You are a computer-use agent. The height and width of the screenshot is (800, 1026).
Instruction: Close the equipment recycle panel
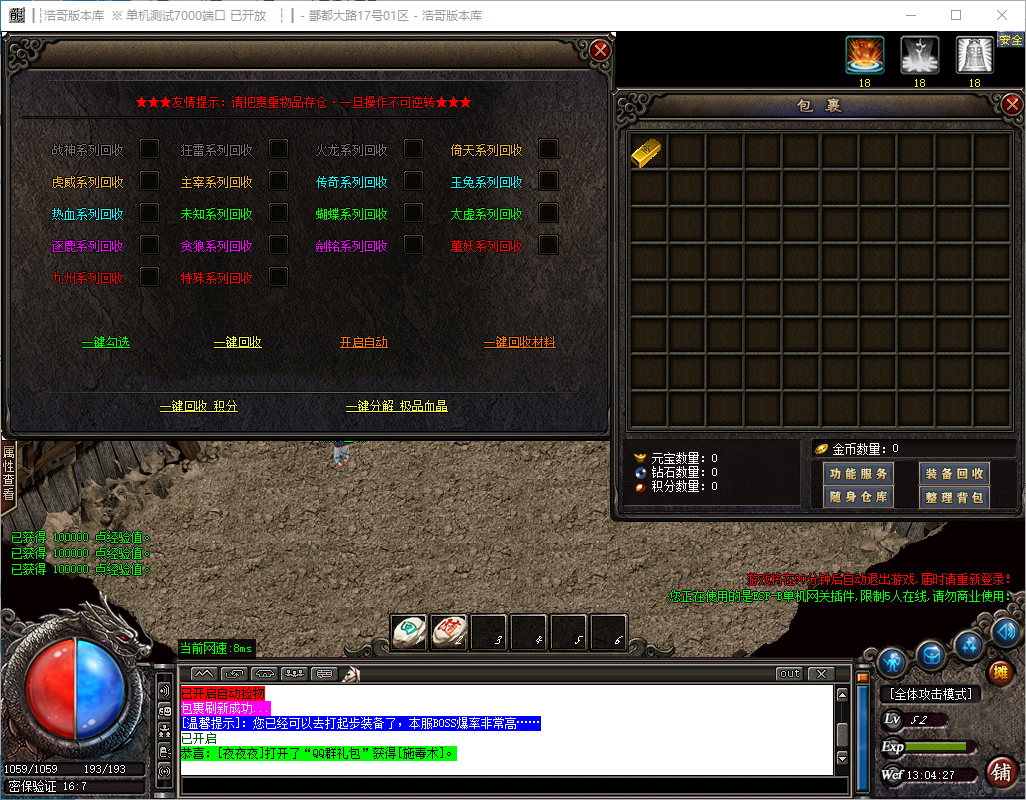click(x=600, y=50)
